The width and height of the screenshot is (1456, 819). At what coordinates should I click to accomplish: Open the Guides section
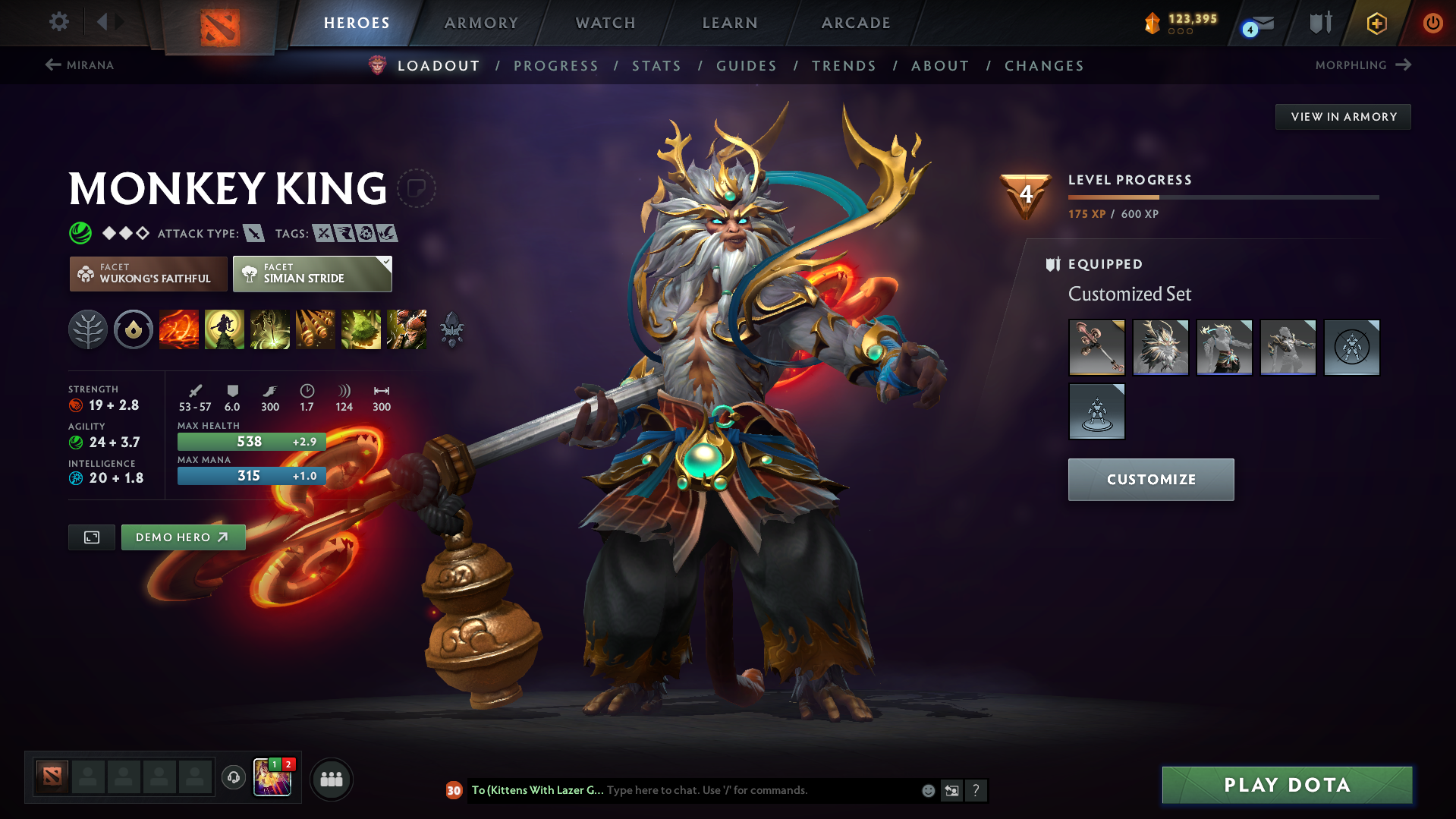[746, 65]
